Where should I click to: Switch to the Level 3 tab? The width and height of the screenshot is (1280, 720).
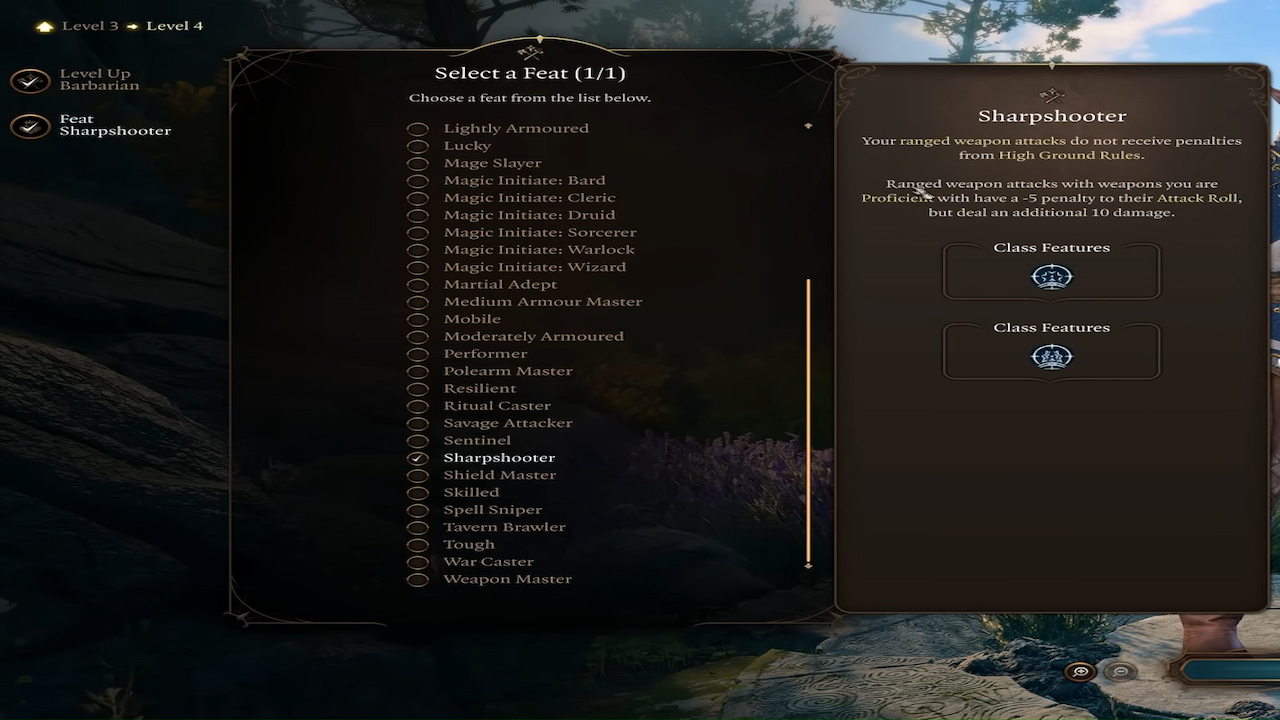pyautogui.click(x=88, y=25)
